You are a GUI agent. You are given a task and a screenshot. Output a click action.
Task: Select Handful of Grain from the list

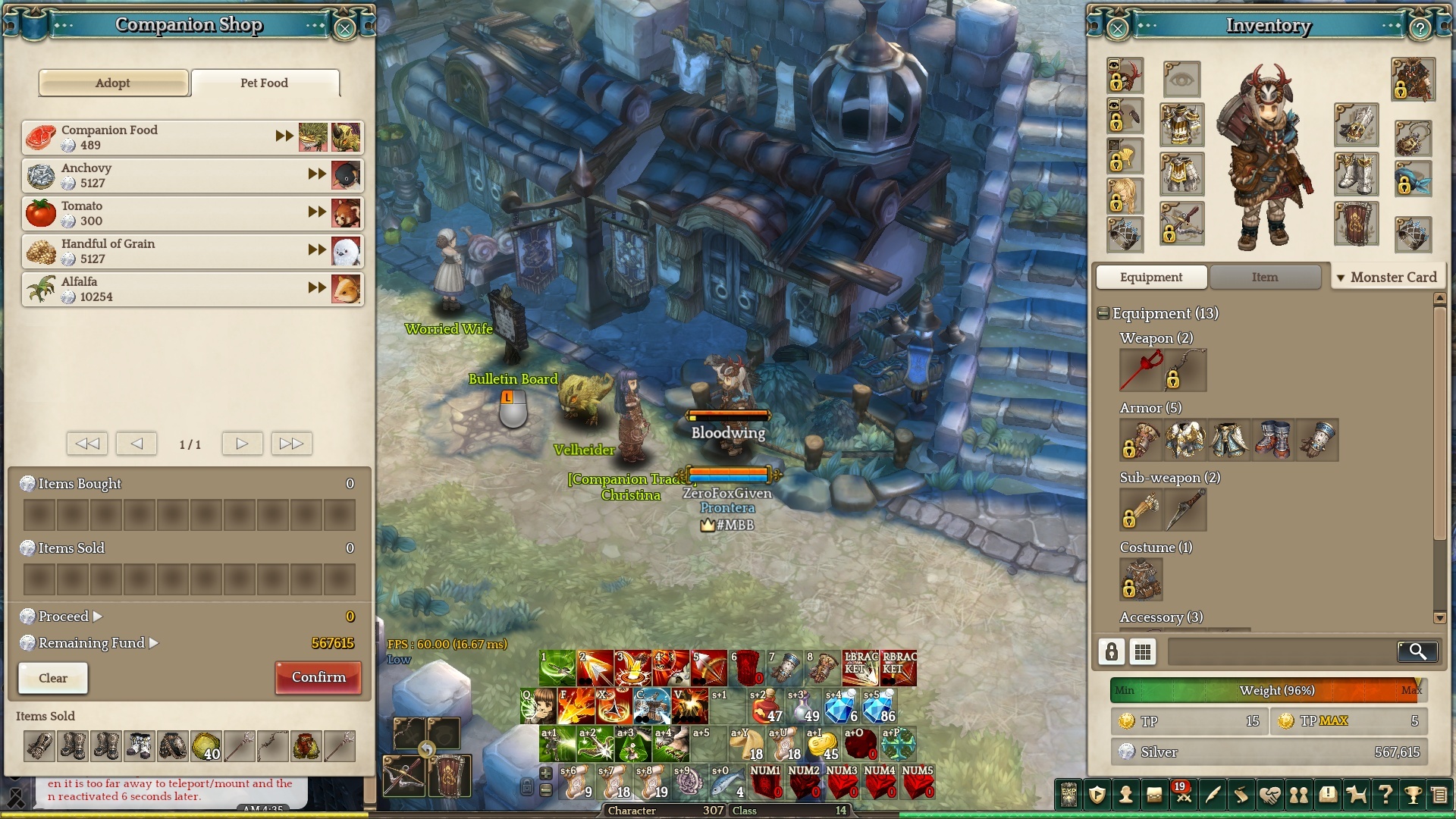(x=152, y=251)
